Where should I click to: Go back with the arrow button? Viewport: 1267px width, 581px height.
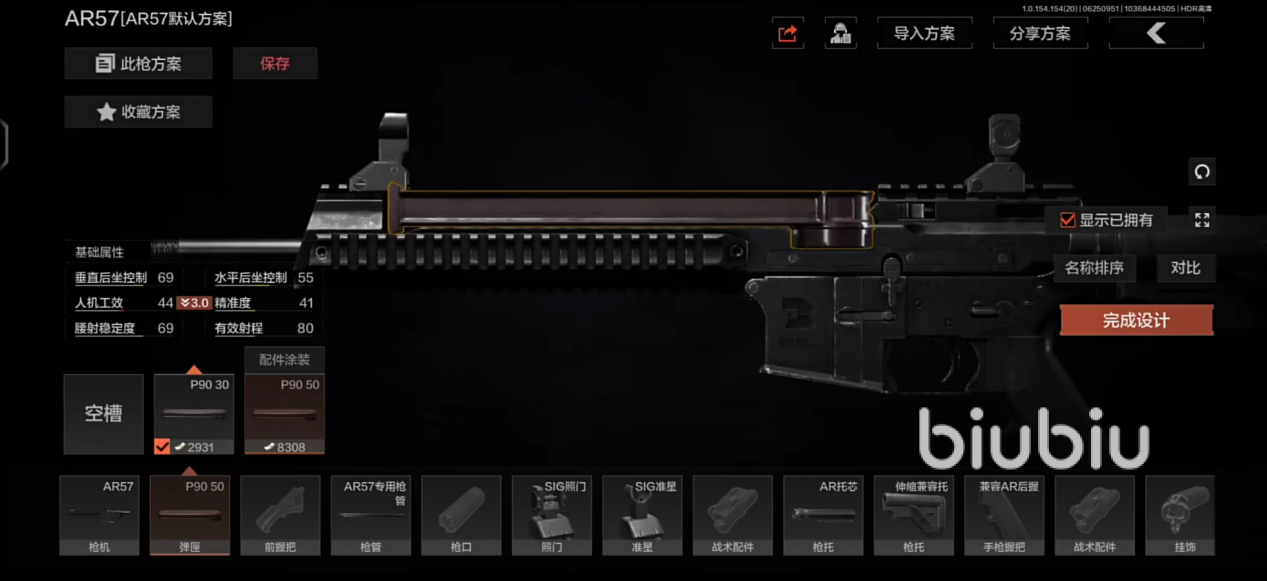pyautogui.click(x=1157, y=33)
